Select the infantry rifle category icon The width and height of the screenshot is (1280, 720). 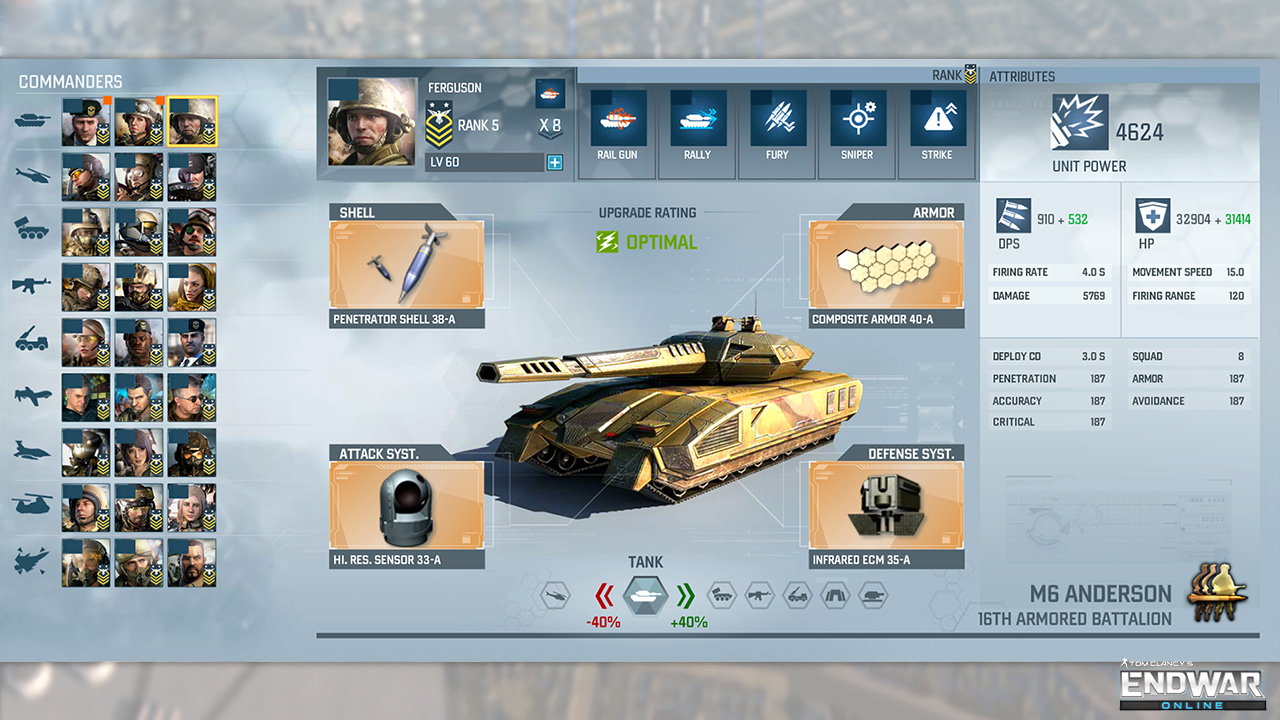coord(30,283)
